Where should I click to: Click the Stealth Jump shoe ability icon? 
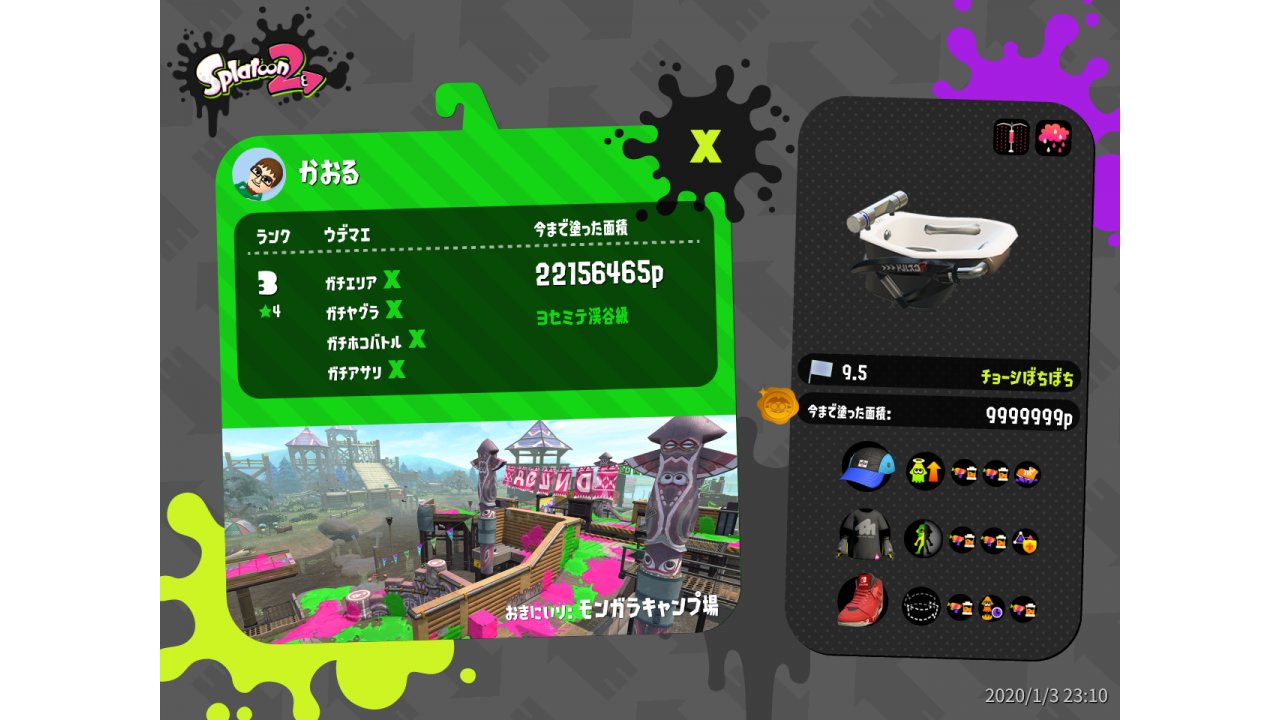pos(921,606)
